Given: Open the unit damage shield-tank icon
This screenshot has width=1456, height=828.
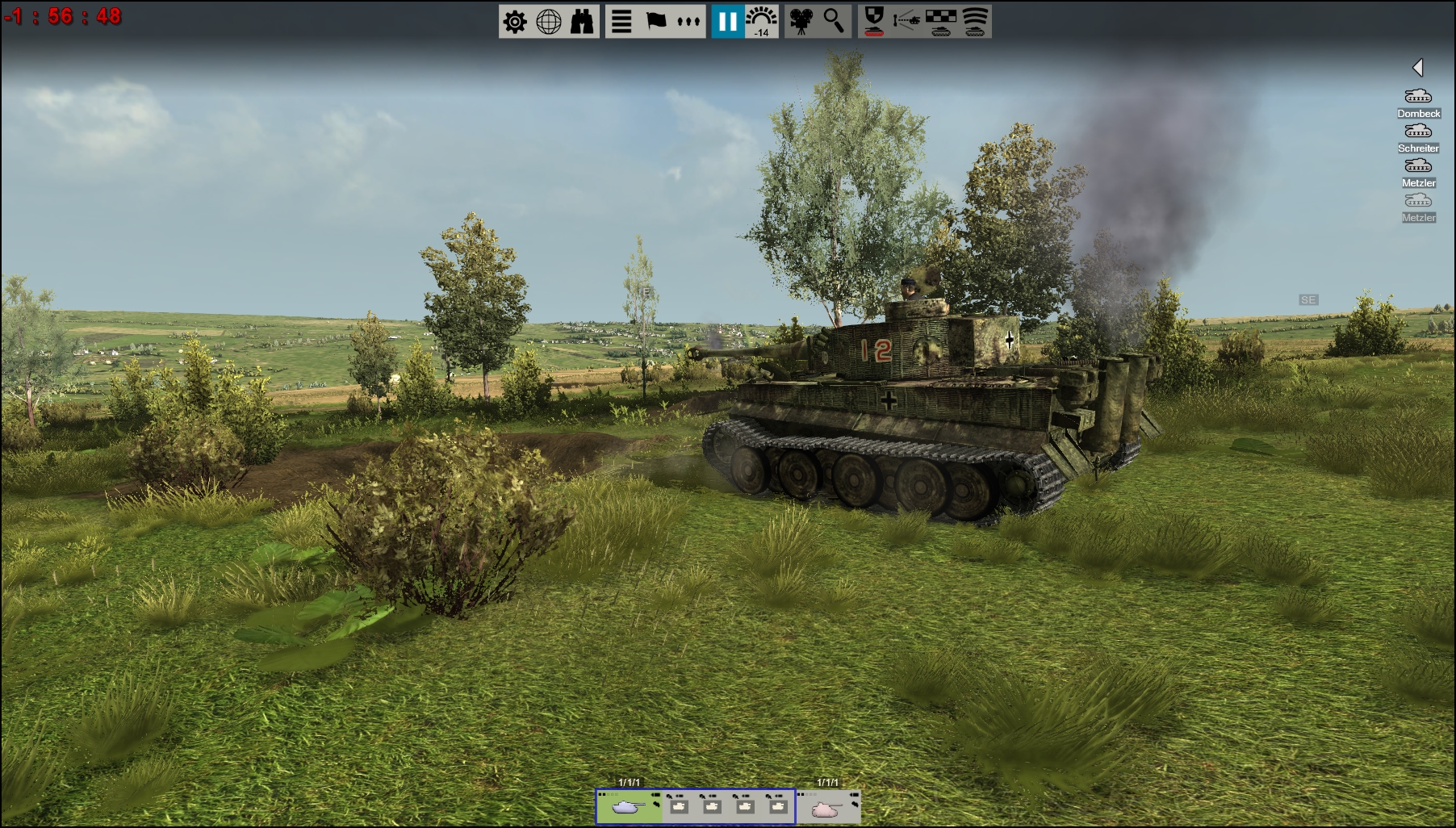Looking at the screenshot, I should point(874,22).
